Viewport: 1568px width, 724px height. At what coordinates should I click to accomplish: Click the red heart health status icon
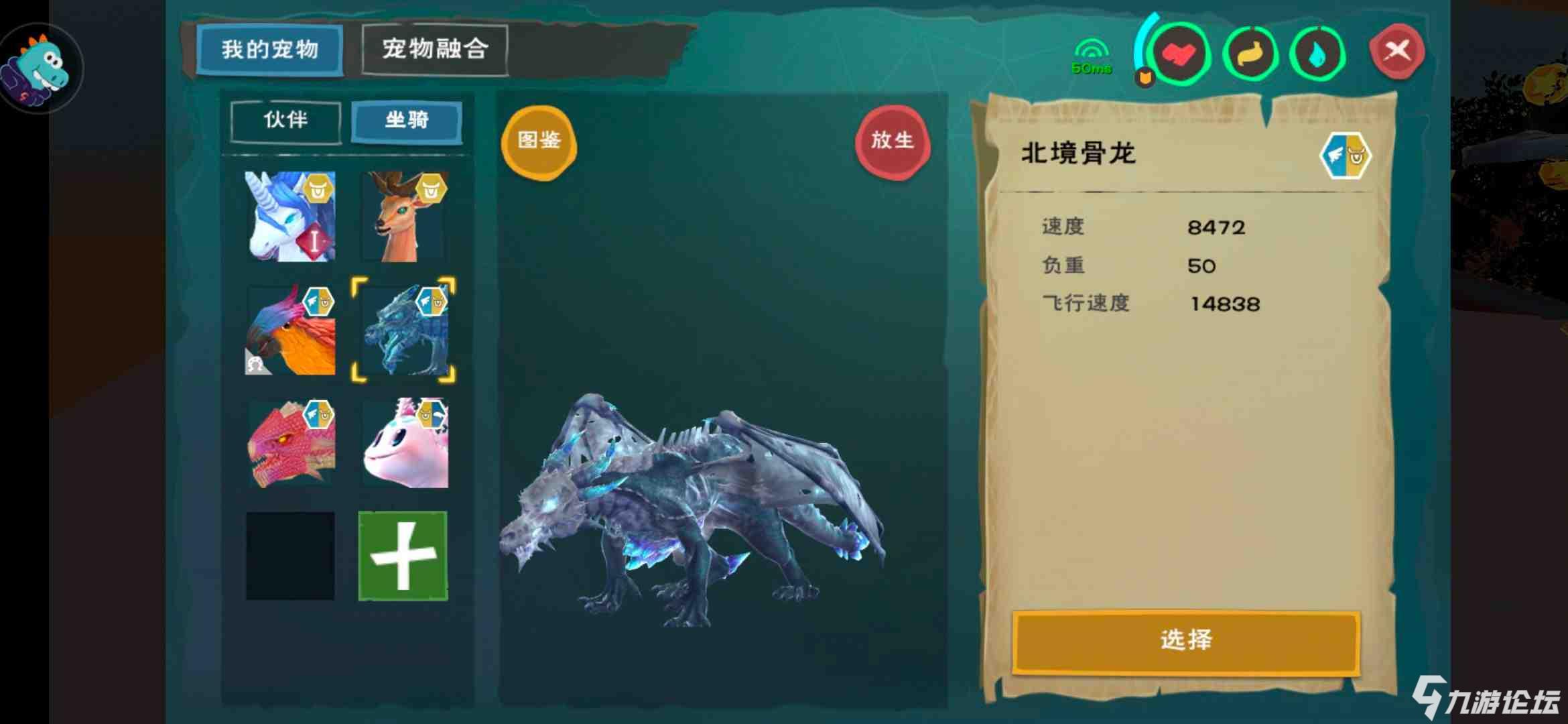click(1182, 55)
